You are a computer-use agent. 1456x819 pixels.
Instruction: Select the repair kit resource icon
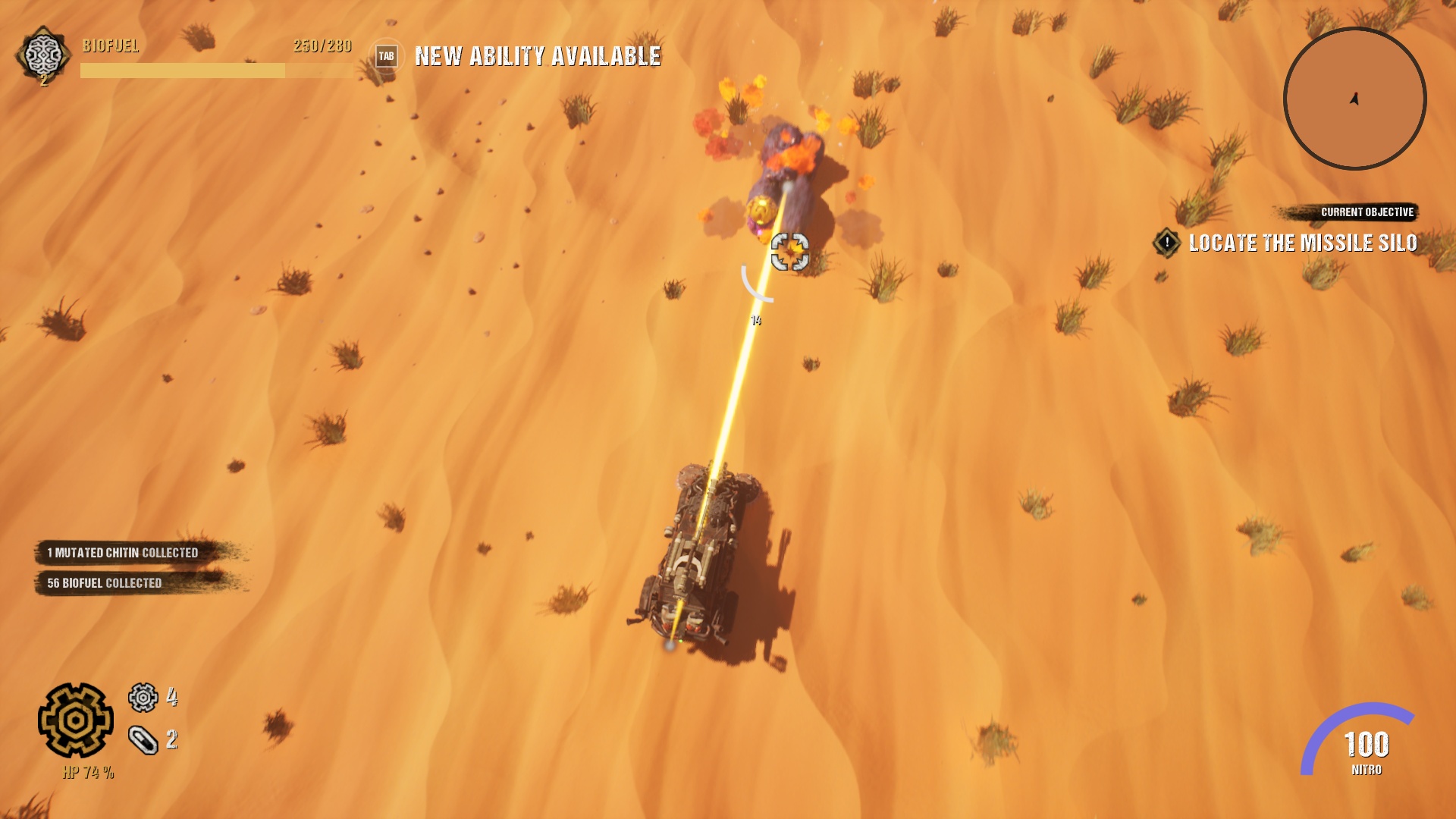click(x=143, y=740)
